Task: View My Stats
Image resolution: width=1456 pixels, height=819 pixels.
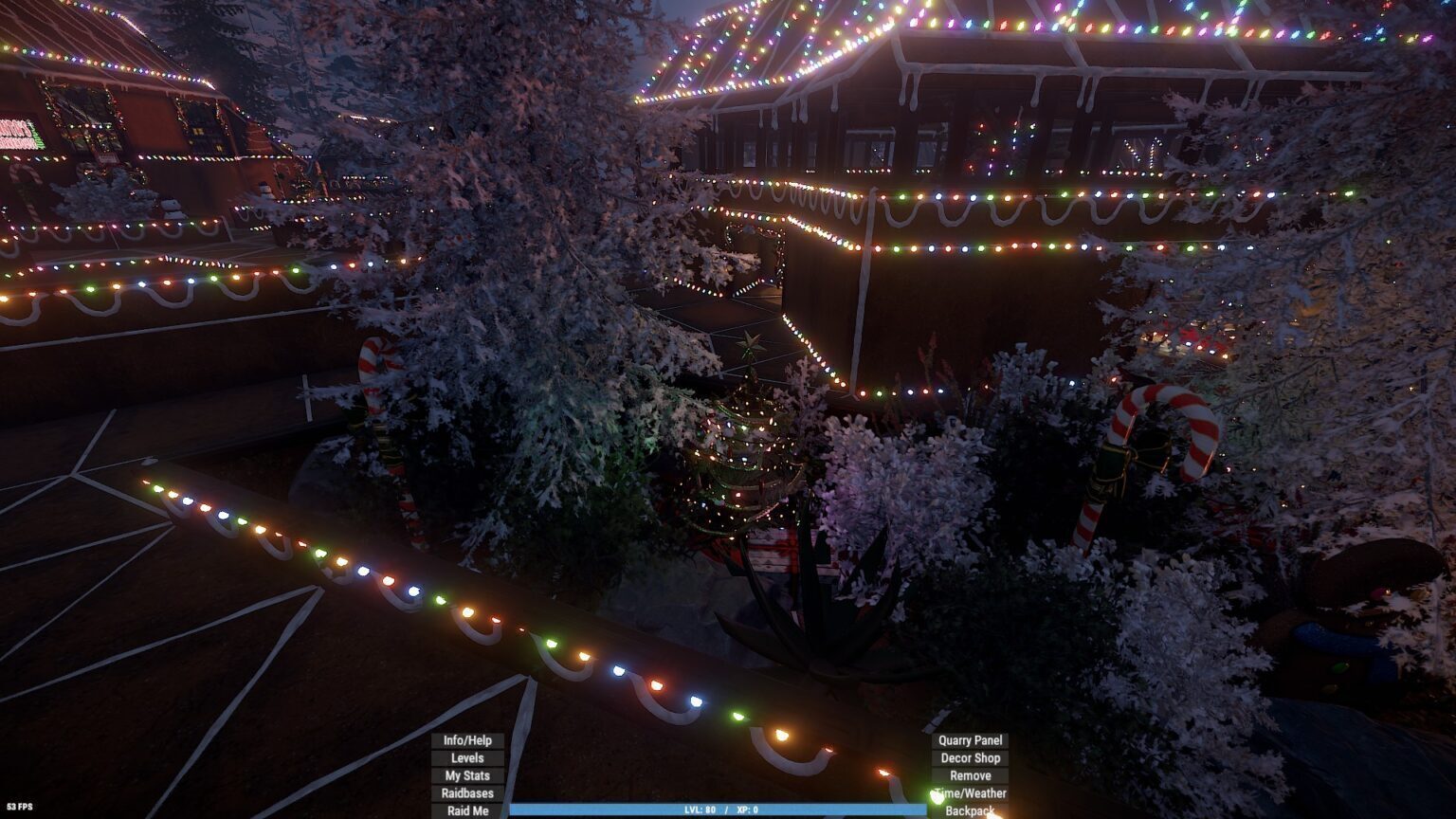Action: 467,775
